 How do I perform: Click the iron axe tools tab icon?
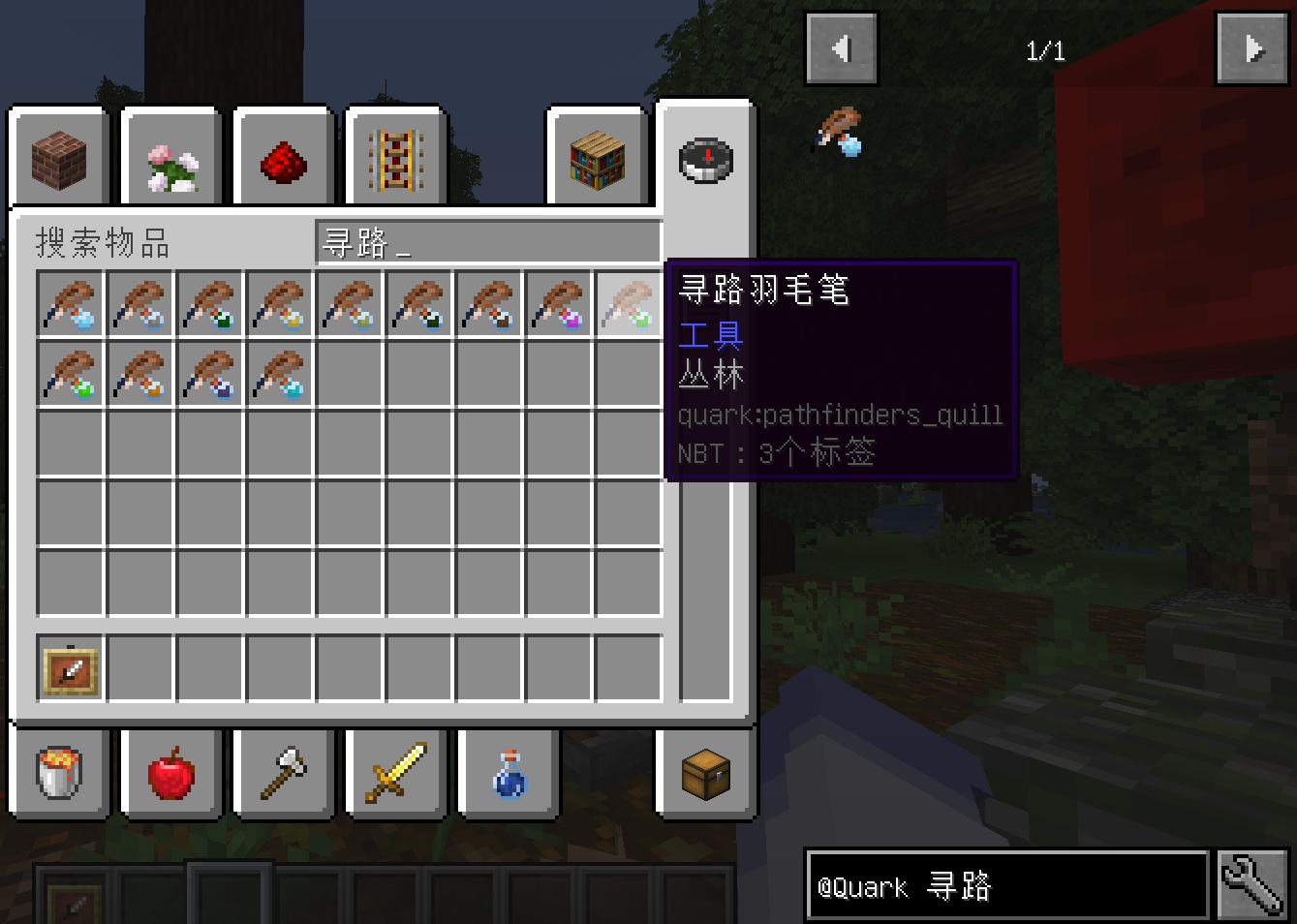283,774
